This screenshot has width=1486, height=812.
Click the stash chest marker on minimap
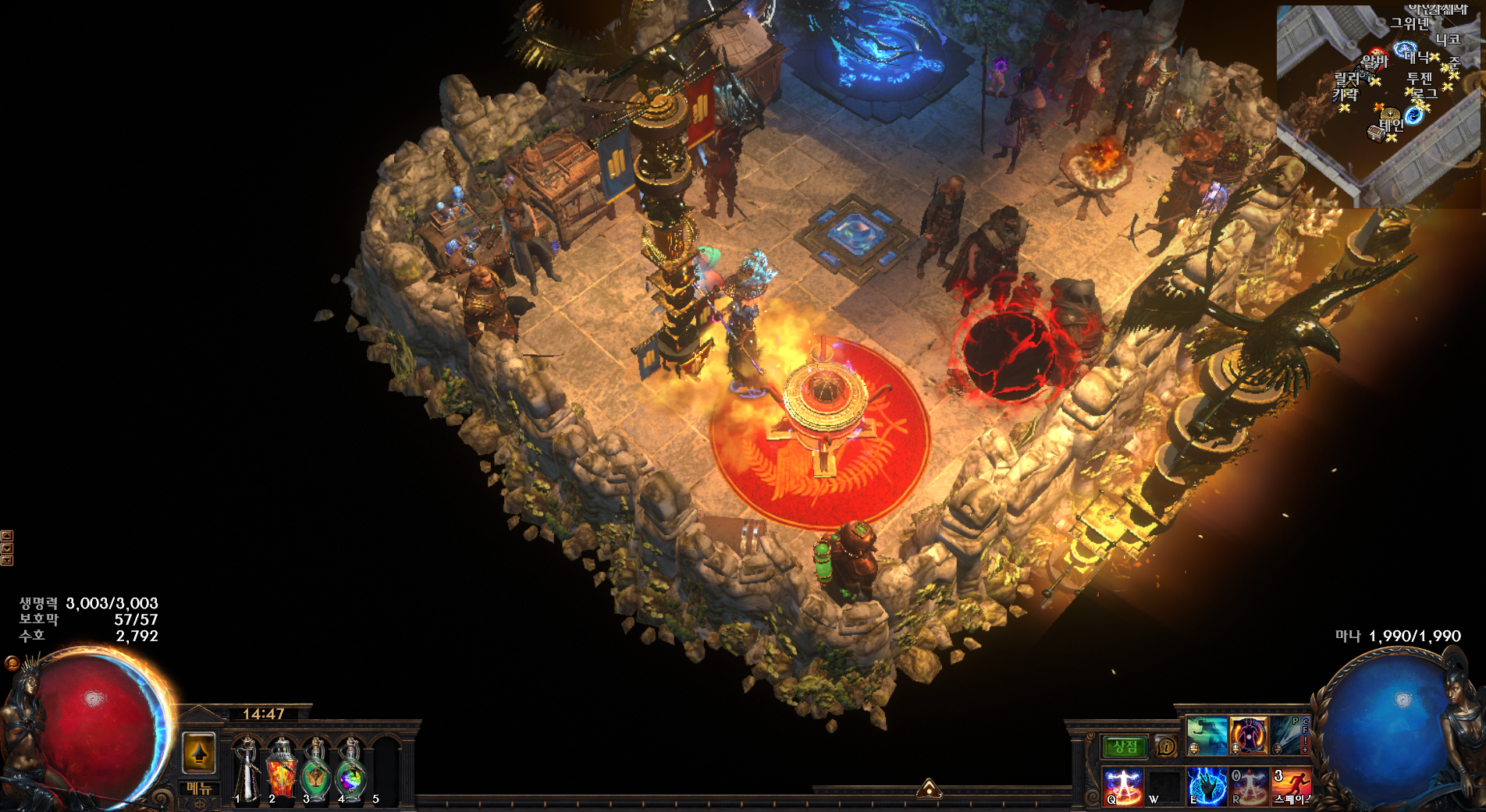pos(1376,133)
